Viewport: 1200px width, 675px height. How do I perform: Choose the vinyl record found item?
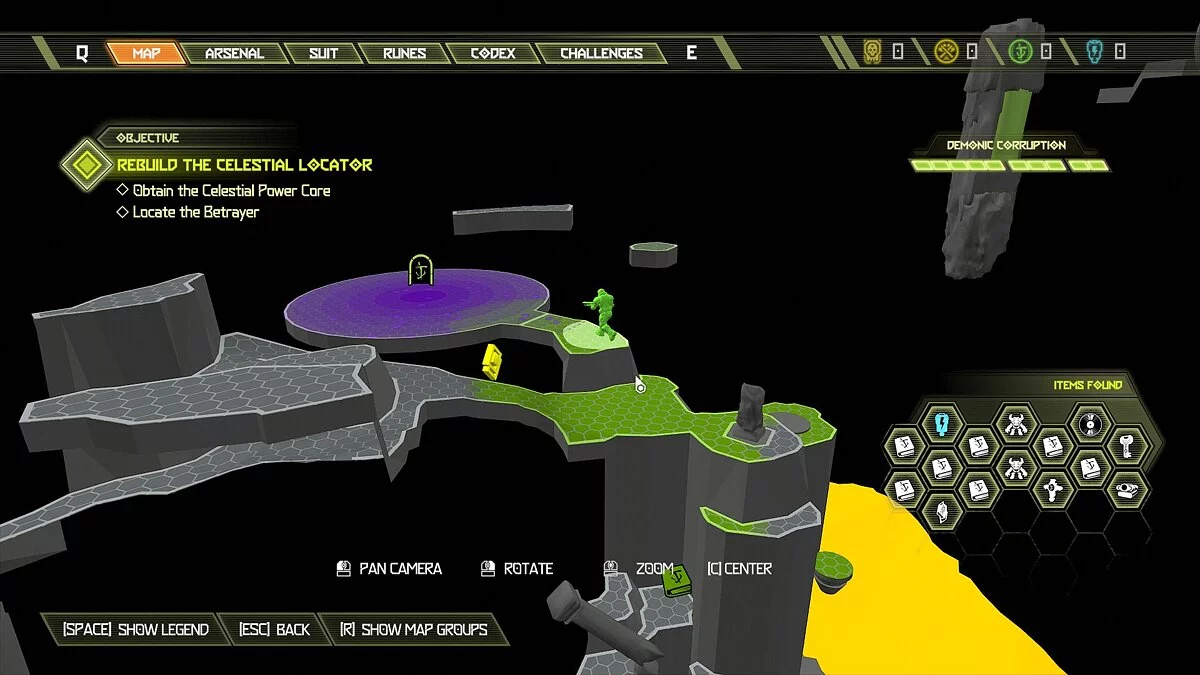(x=1091, y=424)
